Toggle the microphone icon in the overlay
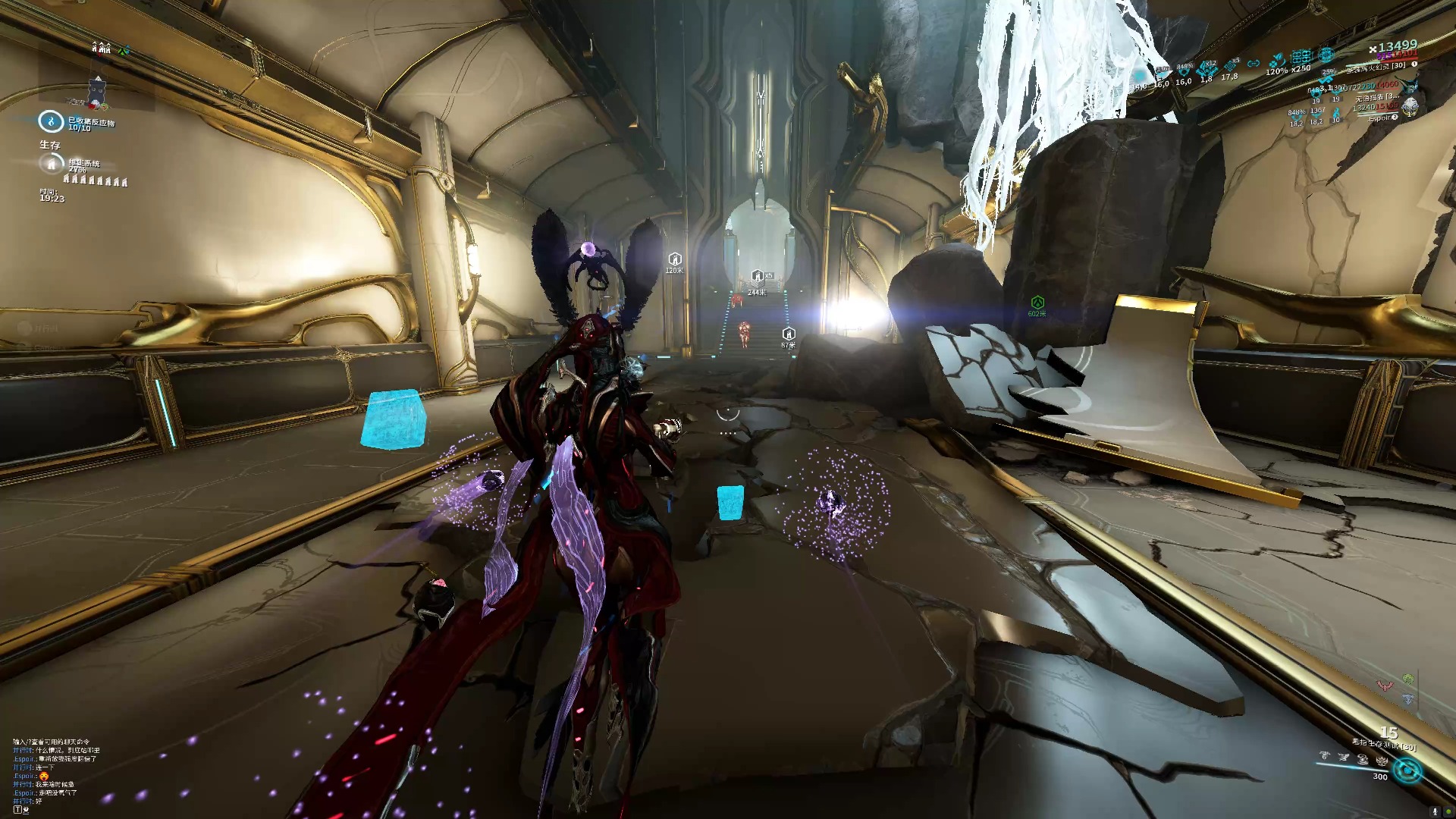 click(x=1434, y=811)
